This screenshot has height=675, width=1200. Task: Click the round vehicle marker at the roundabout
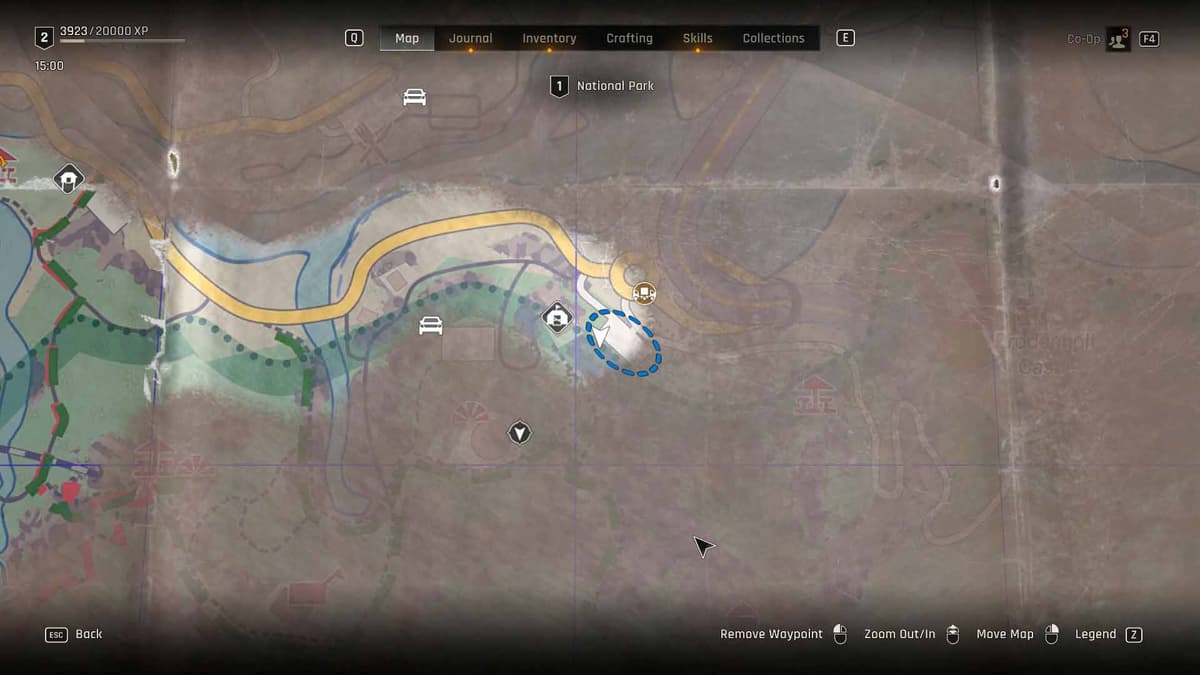coord(644,293)
